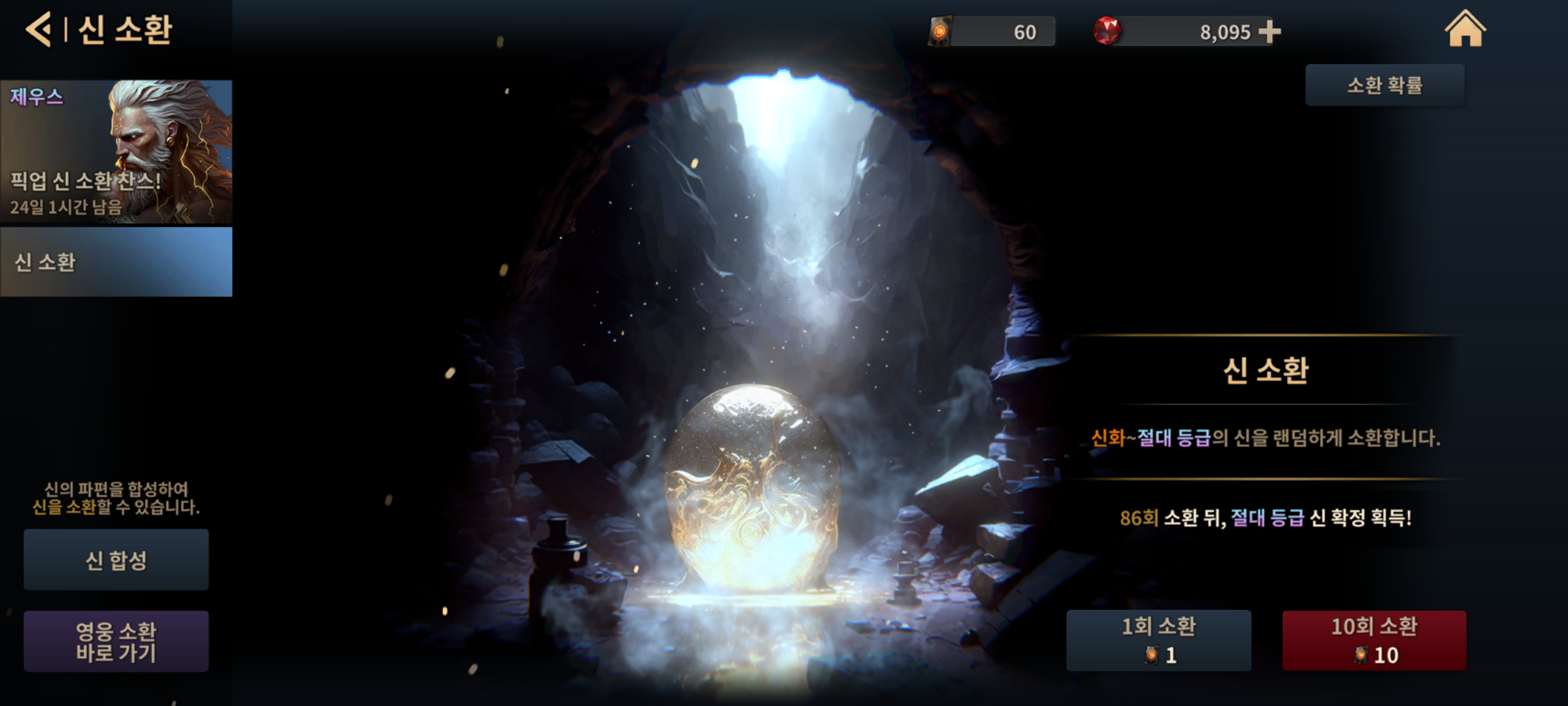Go back using the arrow beside 신 소환
The width and height of the screenshot is (1568, 706).
tap(38, 30)
